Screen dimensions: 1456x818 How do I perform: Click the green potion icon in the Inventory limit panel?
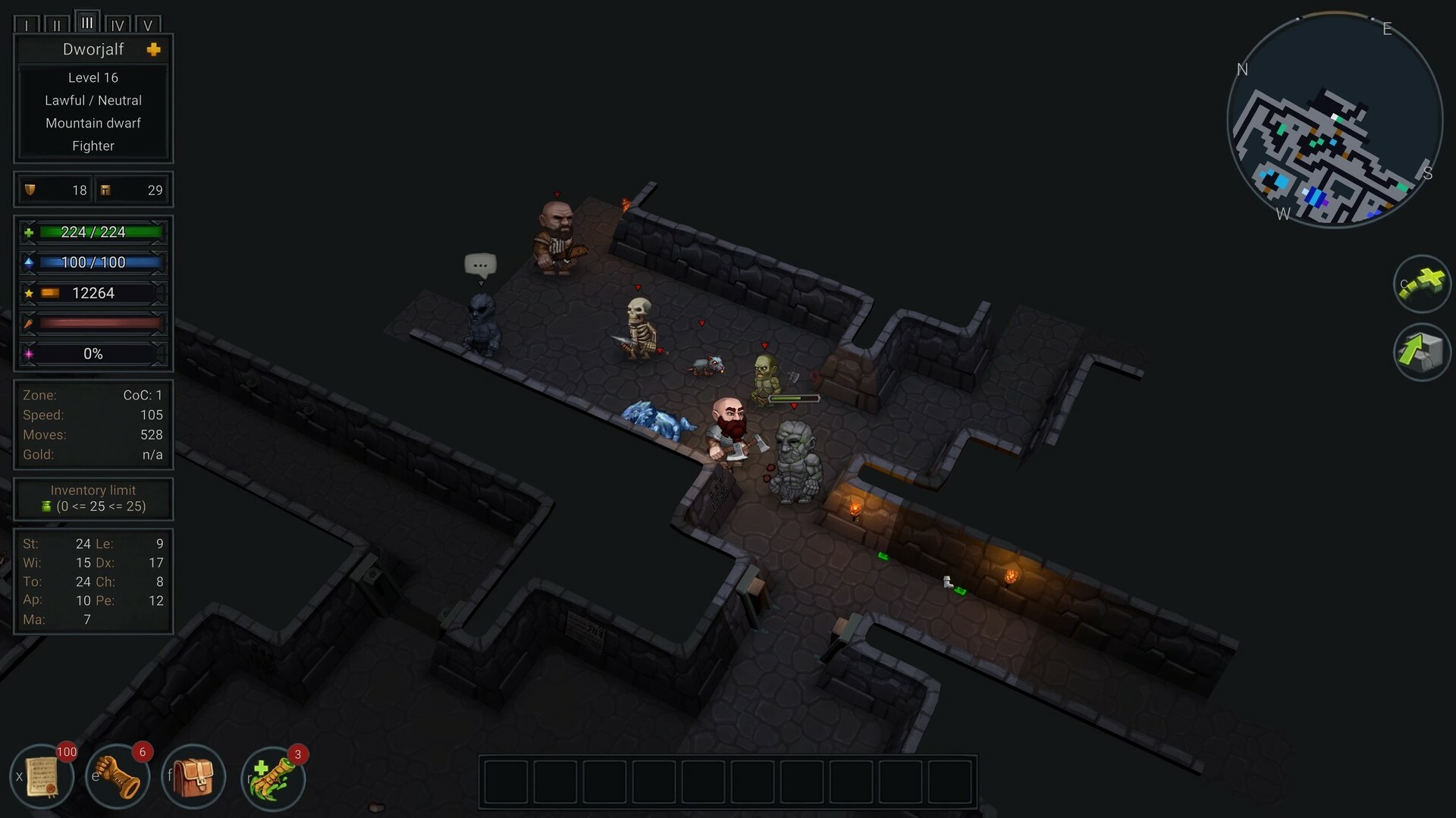[x=47, y=506]
